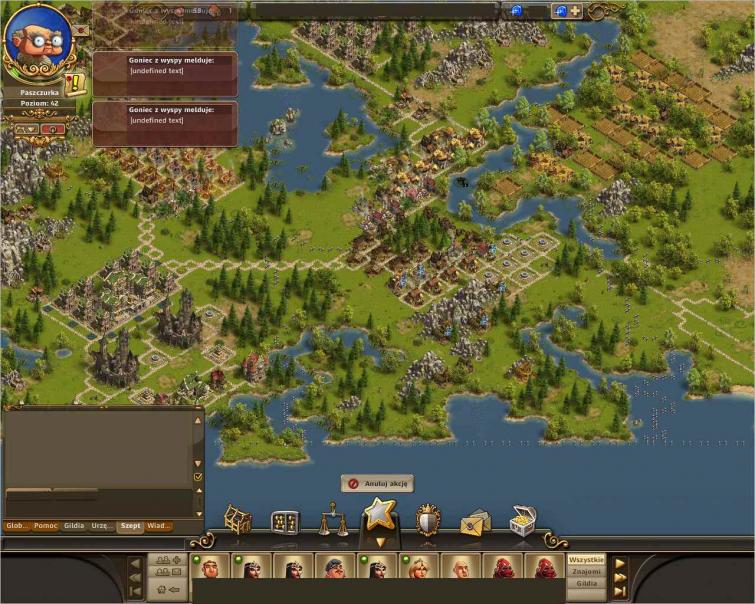
Task: Switch to the Gildia chat tab
Action: tap(74, 526)
